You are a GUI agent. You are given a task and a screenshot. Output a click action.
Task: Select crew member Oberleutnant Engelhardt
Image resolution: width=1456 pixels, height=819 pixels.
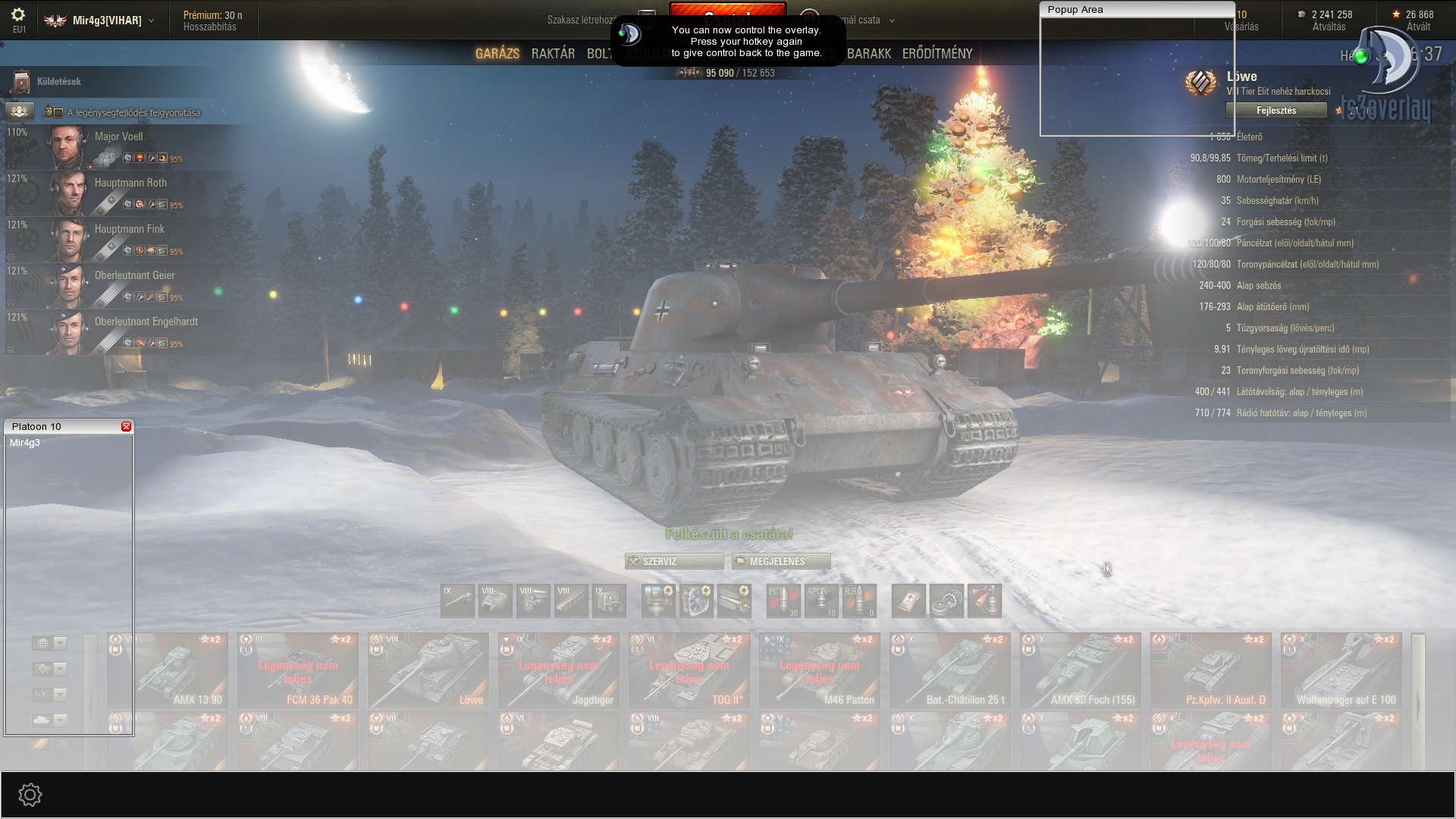146,322
